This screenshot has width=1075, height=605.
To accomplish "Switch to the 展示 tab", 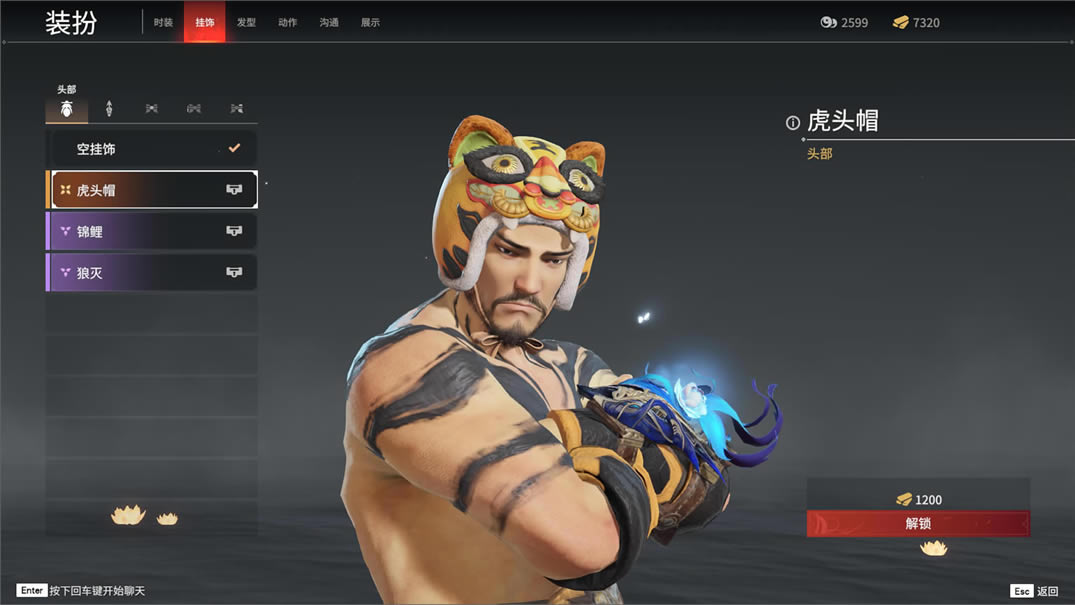I will pos(370,22).
